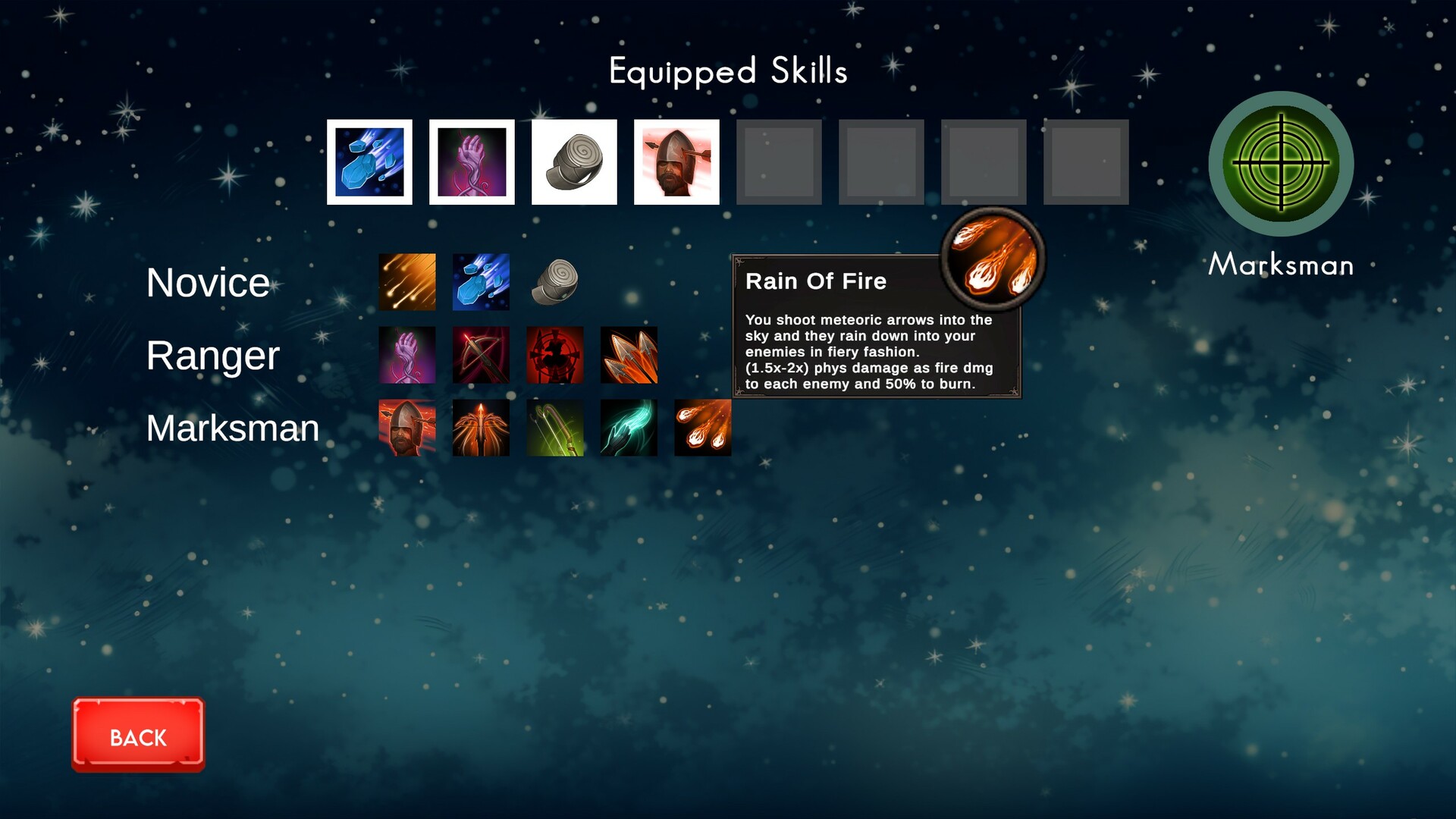Select the purple grasping hand skill under Ranger
The height and width of the screenshot is (819, 1456).
click(x=407, y=355)
